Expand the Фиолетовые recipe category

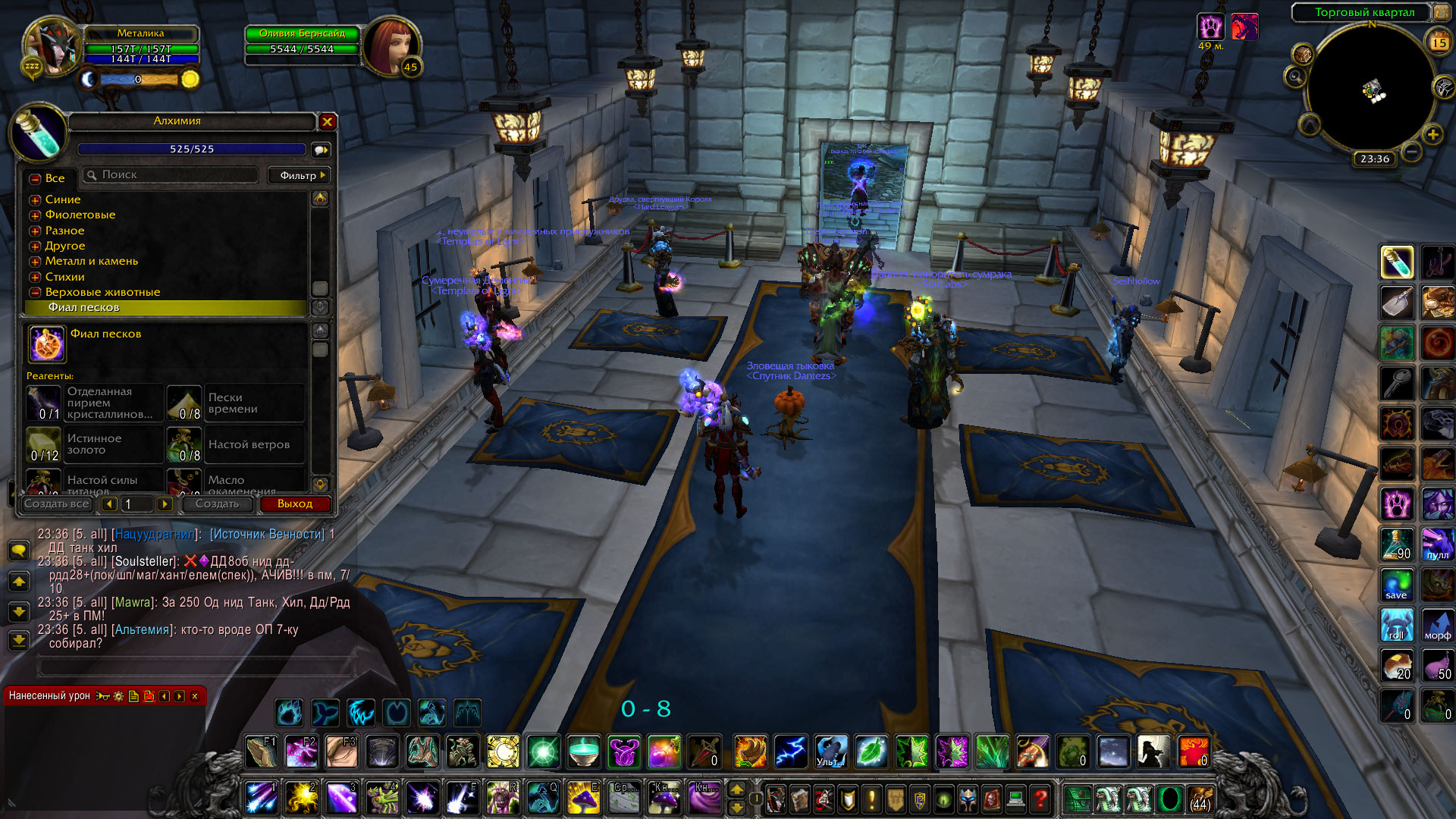pos(35,215)
